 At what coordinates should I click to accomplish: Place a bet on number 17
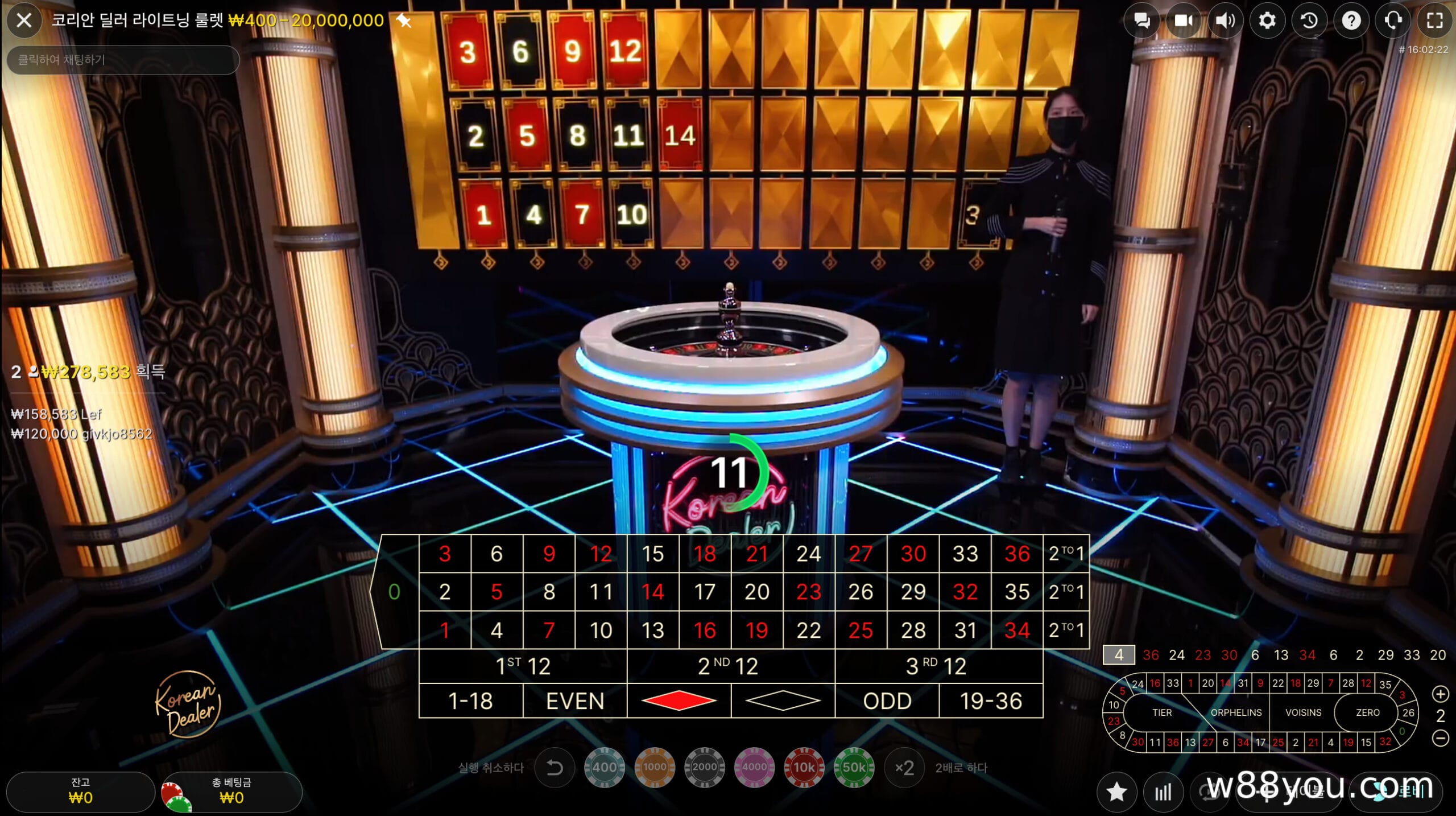click(705, 592)
